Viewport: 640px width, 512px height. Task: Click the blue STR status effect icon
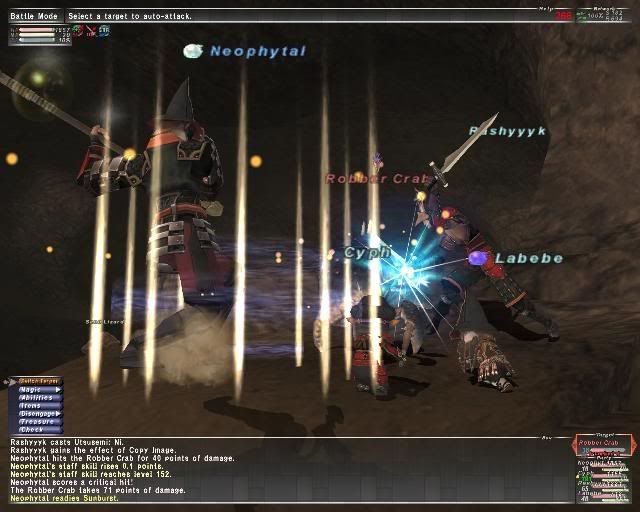pyautogui.click(x=103, y=32)
